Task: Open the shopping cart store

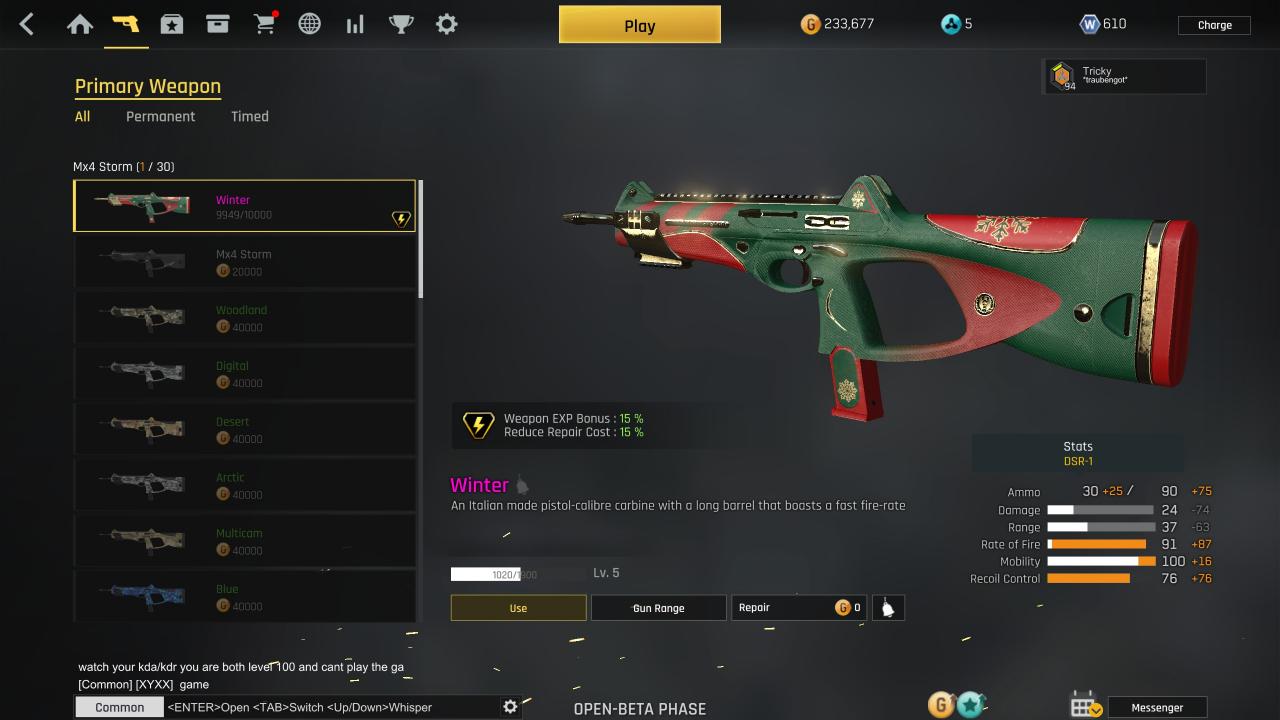Action: point(265,25)
